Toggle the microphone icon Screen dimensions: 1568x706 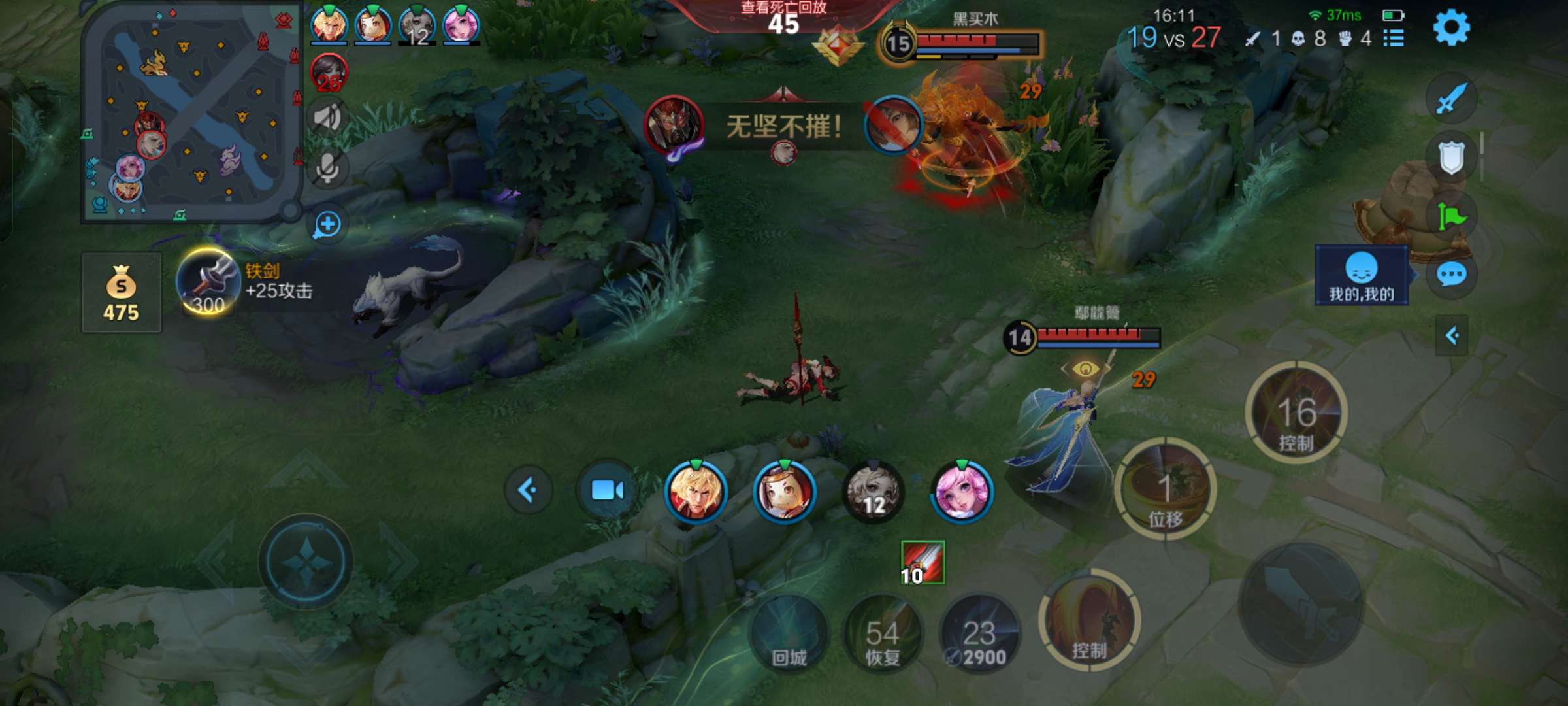coord(327,168)
